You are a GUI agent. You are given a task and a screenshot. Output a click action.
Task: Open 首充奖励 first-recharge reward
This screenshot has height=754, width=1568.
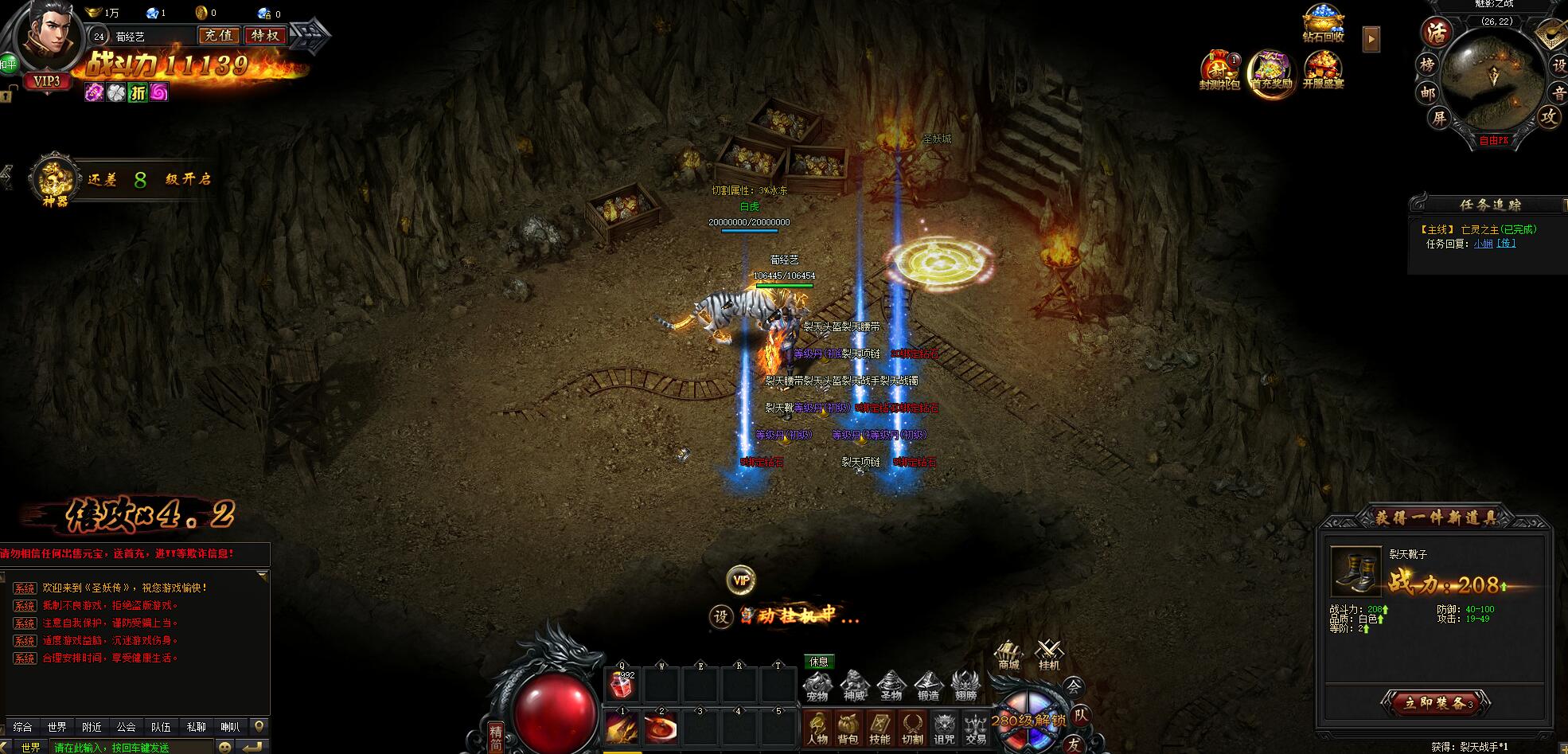click(x=1271, y=72)
